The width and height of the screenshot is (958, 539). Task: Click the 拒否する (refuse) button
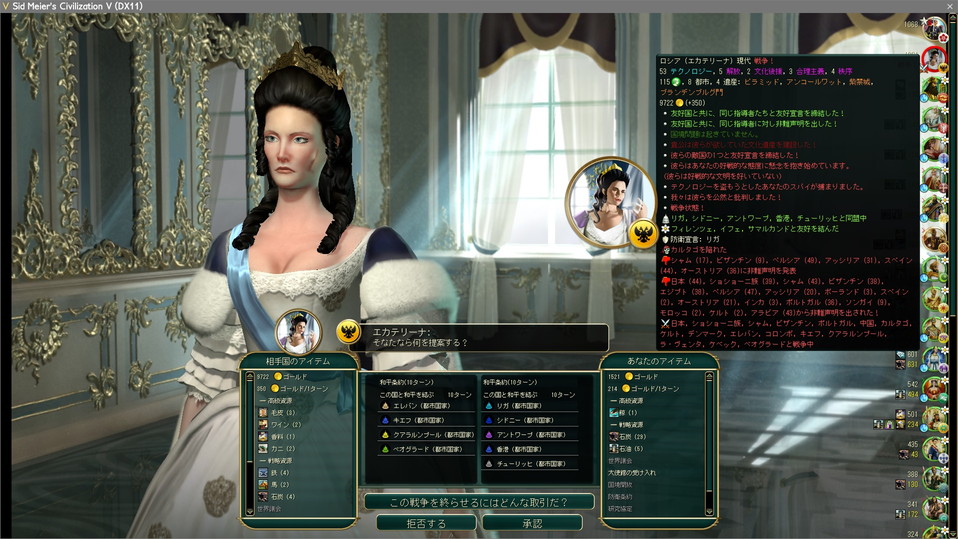click(x=426, y=523)
